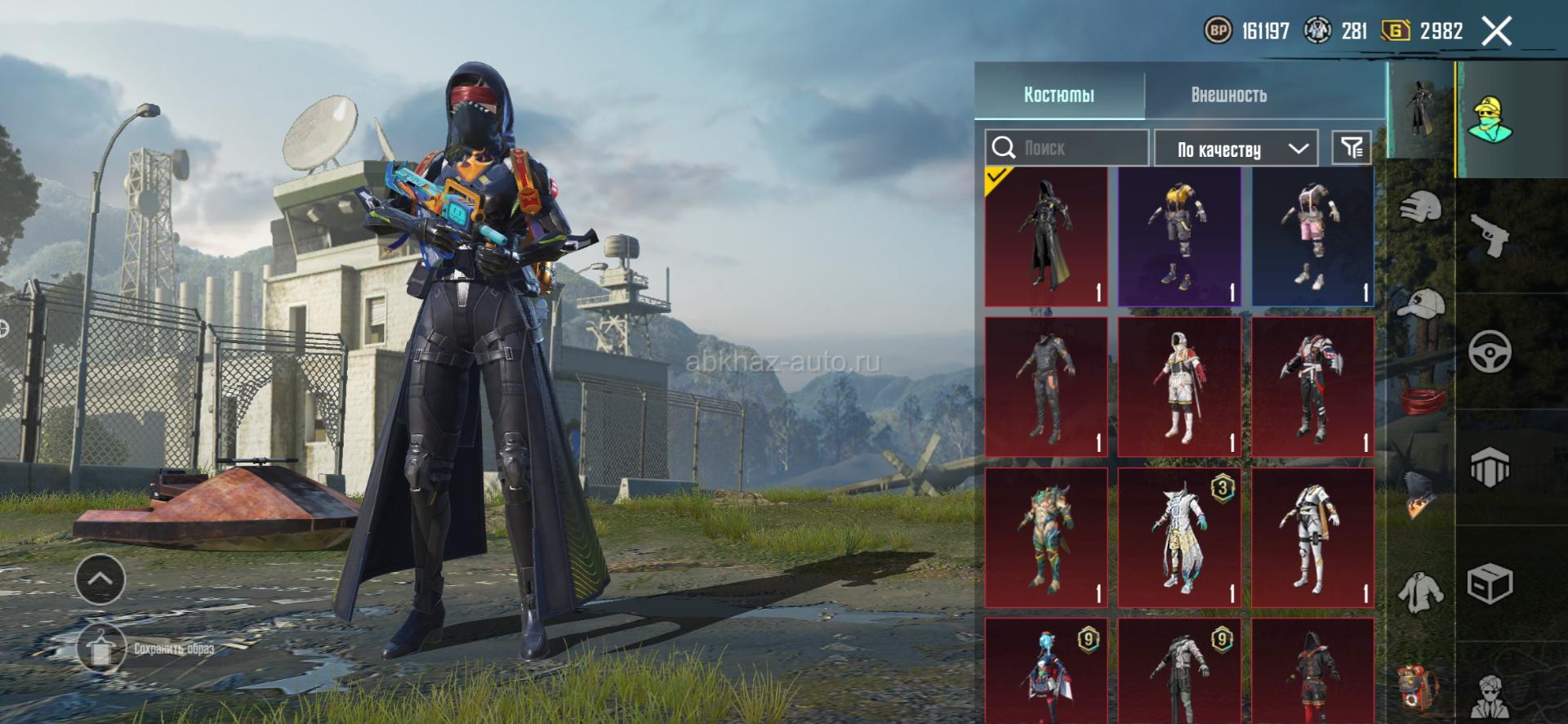The image size is (1568, 724).
Task: Select the Костюмы tab
Action: coord(1058,95)
